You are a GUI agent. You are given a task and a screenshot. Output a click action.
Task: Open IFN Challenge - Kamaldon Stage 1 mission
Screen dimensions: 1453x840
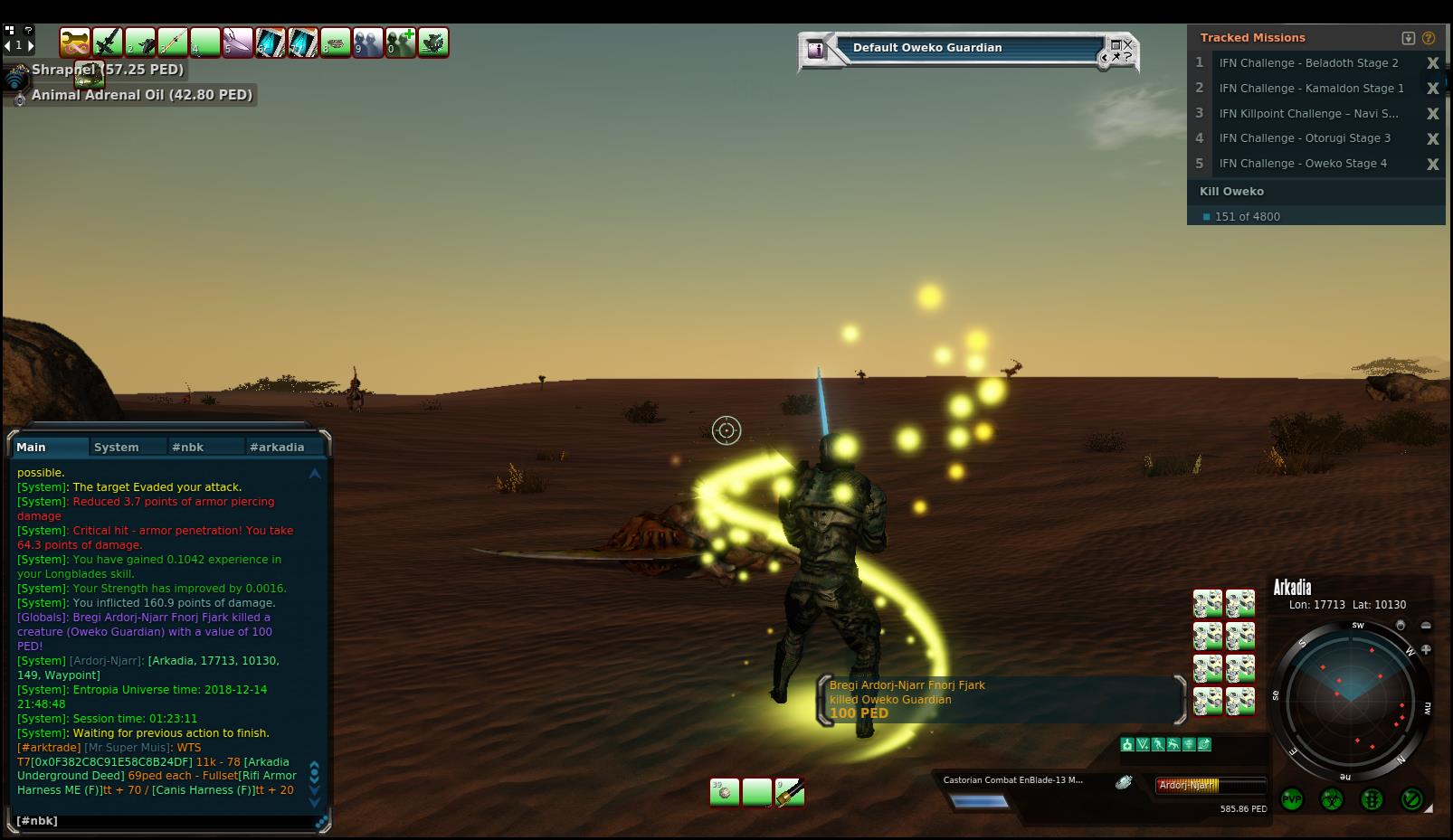pyautogui.click(x=1311, y=89)
